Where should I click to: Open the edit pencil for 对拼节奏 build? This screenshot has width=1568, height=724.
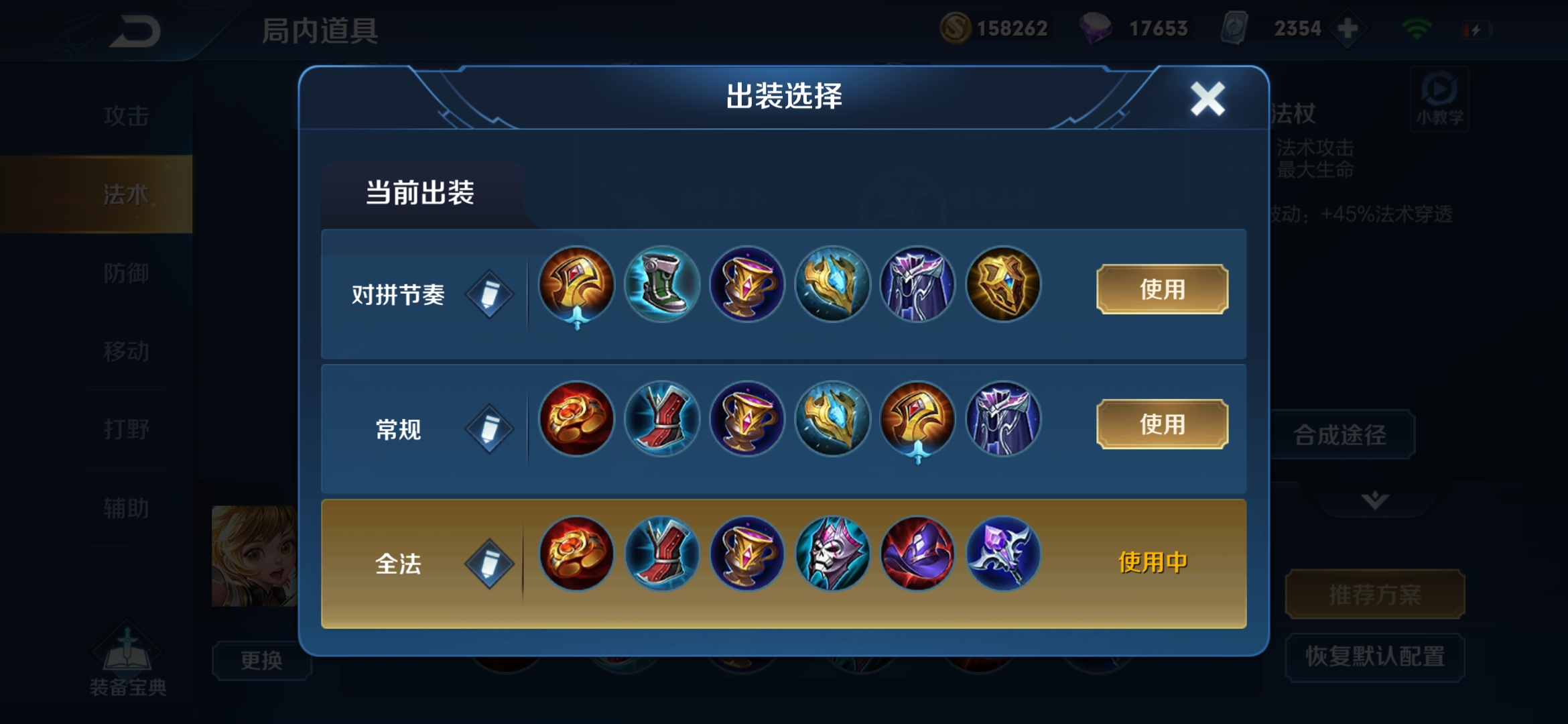click(488, 293)
